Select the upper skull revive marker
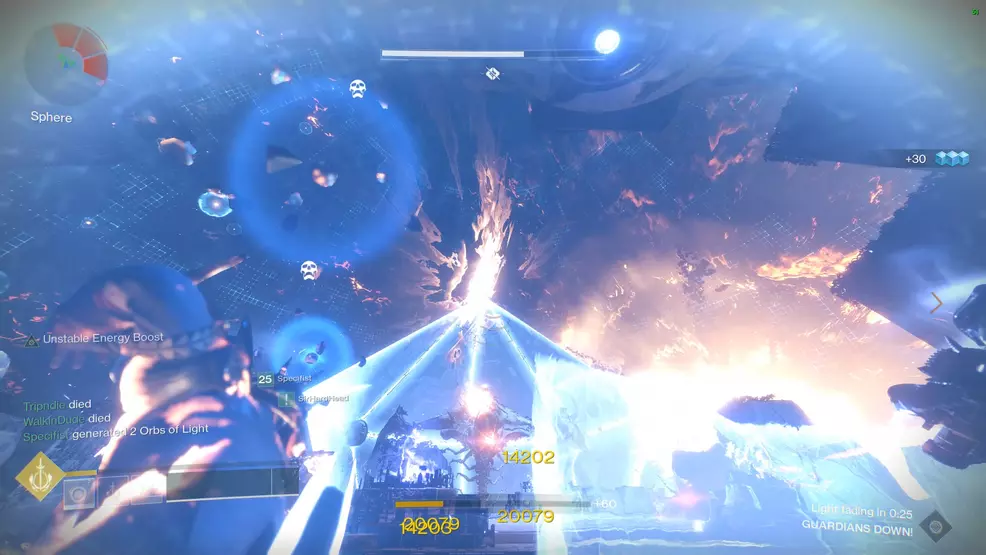986x555 pixels. 357,89
